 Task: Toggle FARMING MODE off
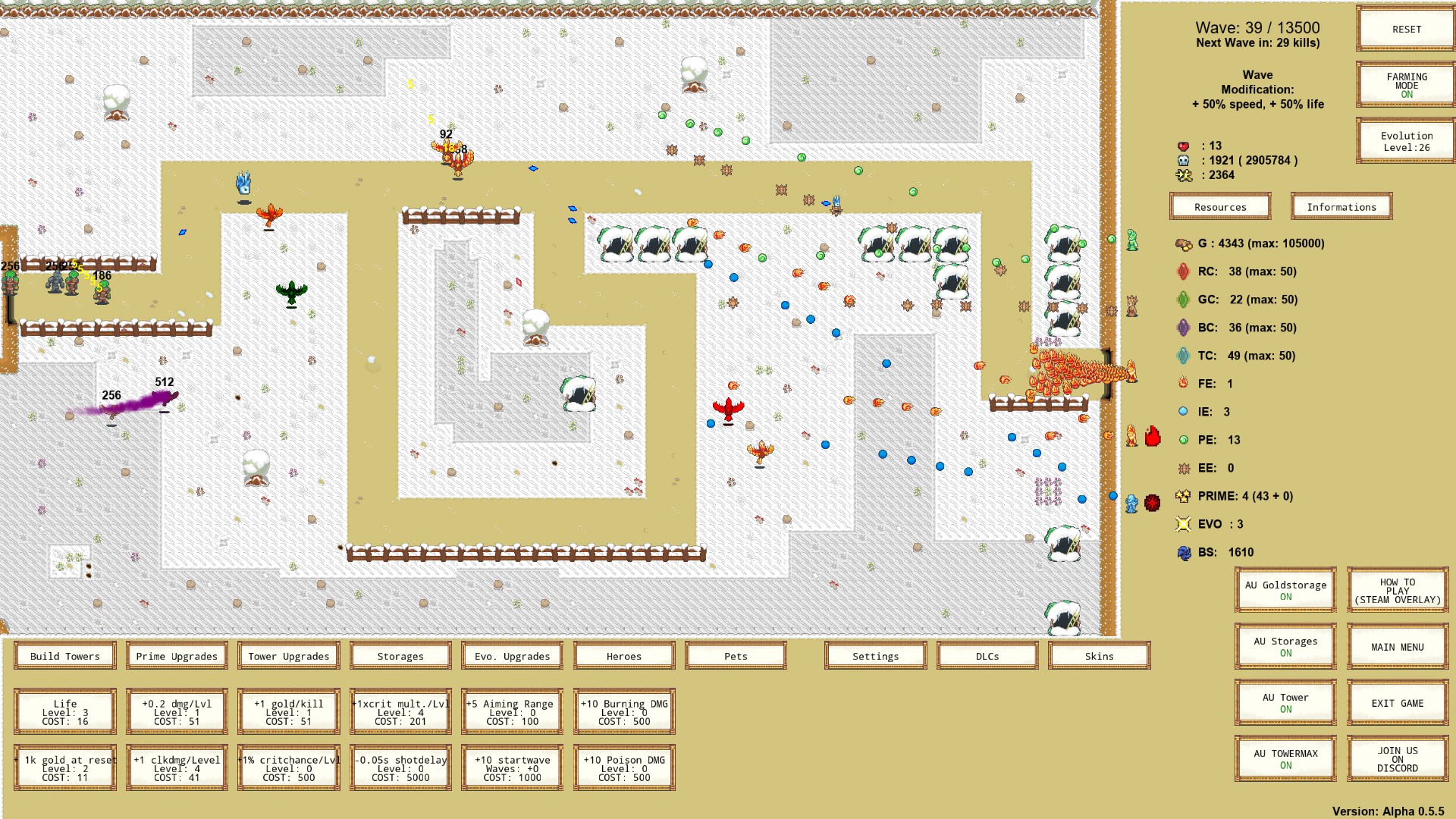[x=1405, y=84]
